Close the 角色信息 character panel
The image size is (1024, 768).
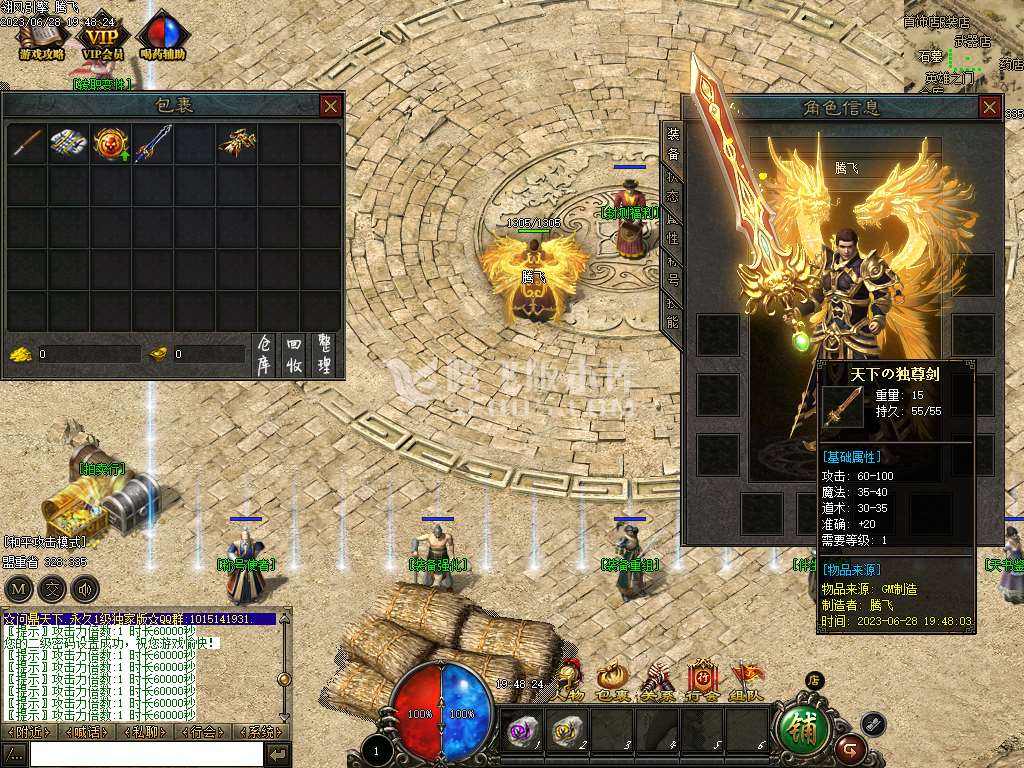pyautogui.click(x=990, y=107)
